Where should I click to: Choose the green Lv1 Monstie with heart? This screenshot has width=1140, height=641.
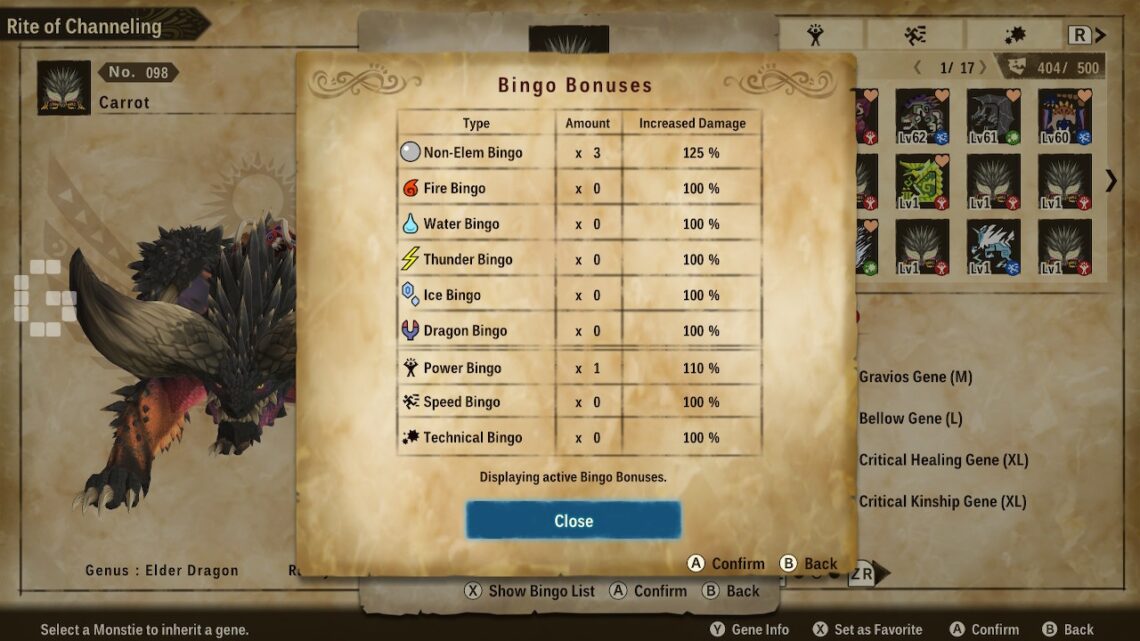click(922, 182)
